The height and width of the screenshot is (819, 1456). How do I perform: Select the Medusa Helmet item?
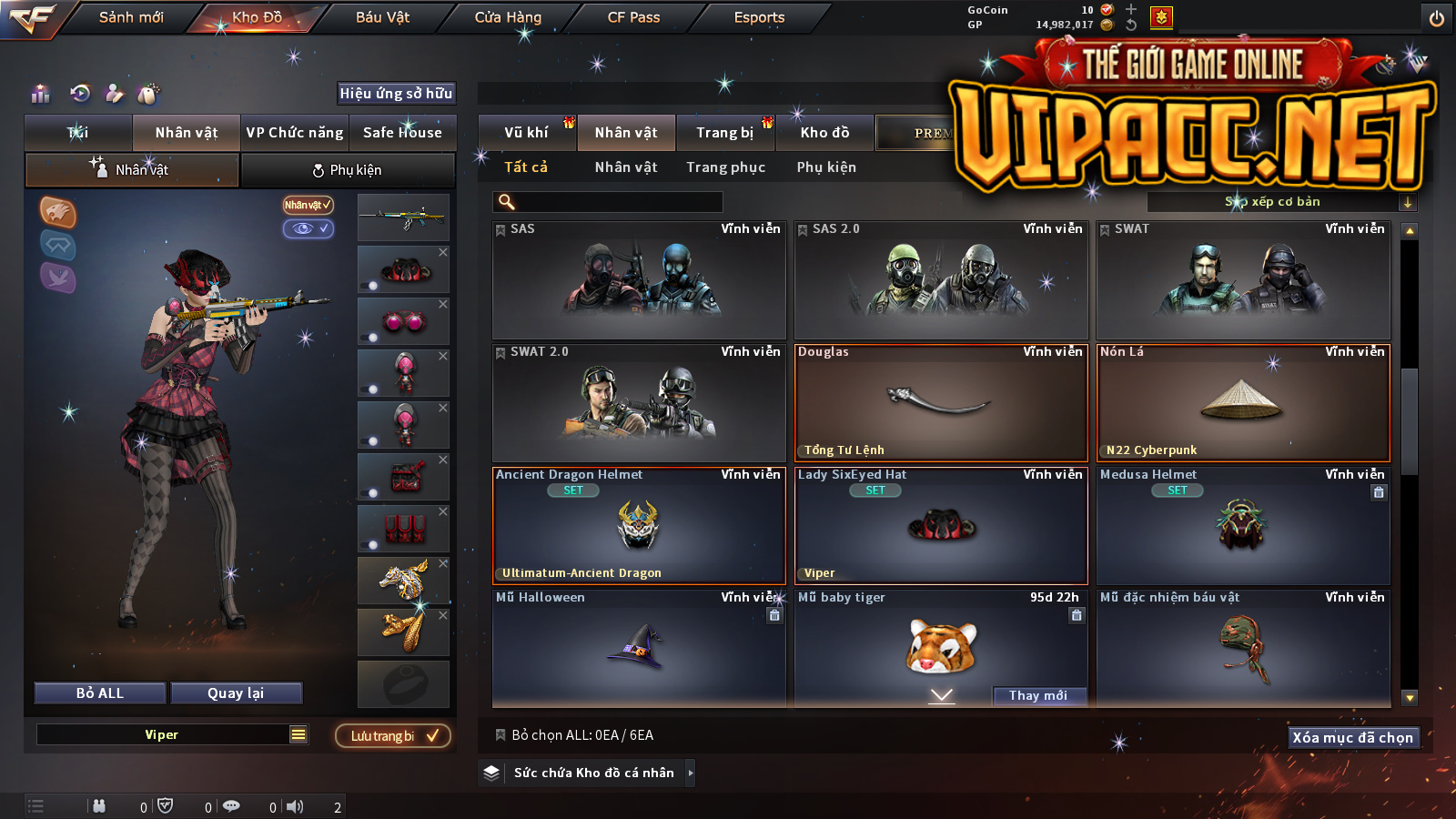click(x=1243, y=526)
